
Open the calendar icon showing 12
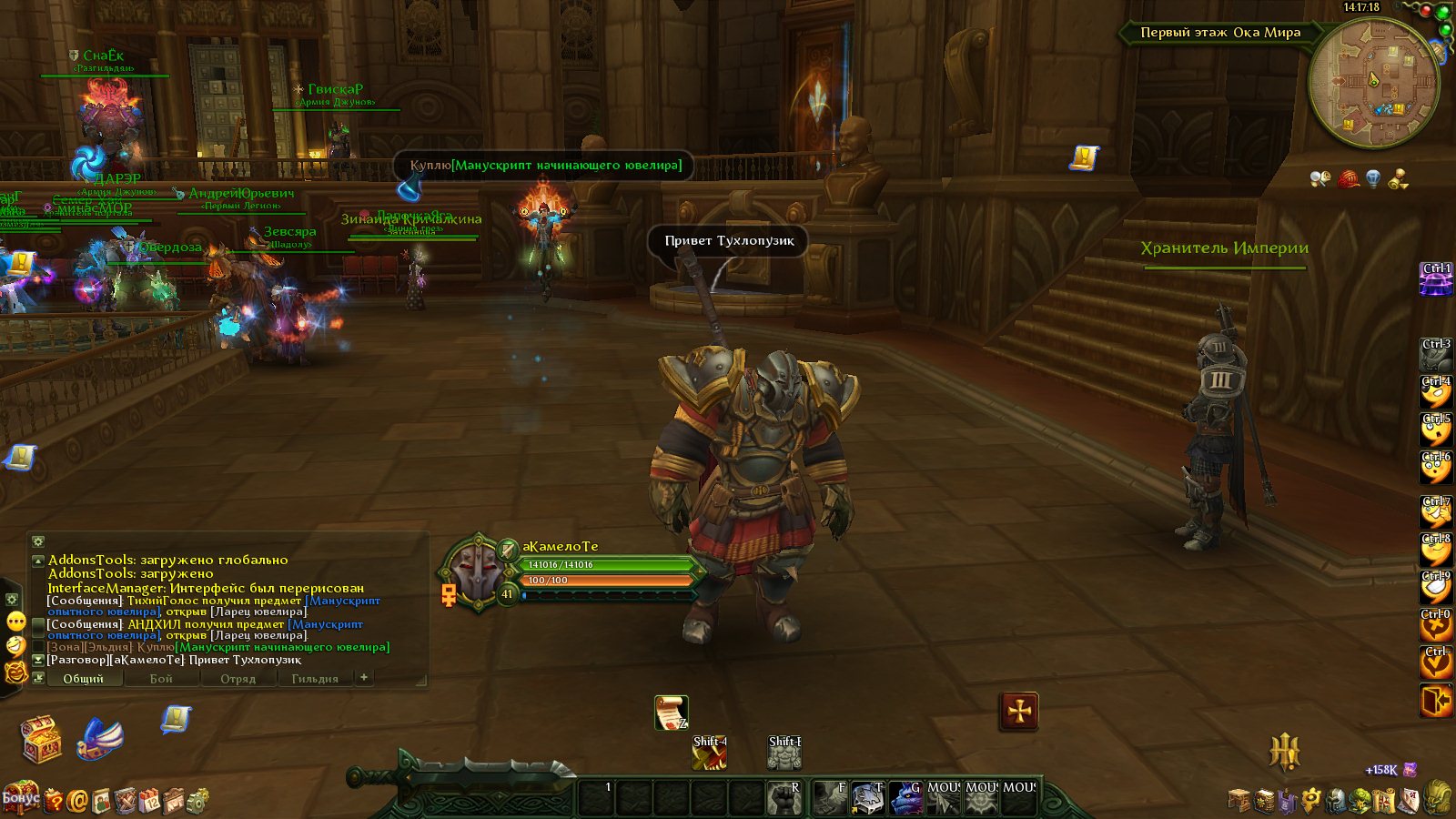coord(149,801)
